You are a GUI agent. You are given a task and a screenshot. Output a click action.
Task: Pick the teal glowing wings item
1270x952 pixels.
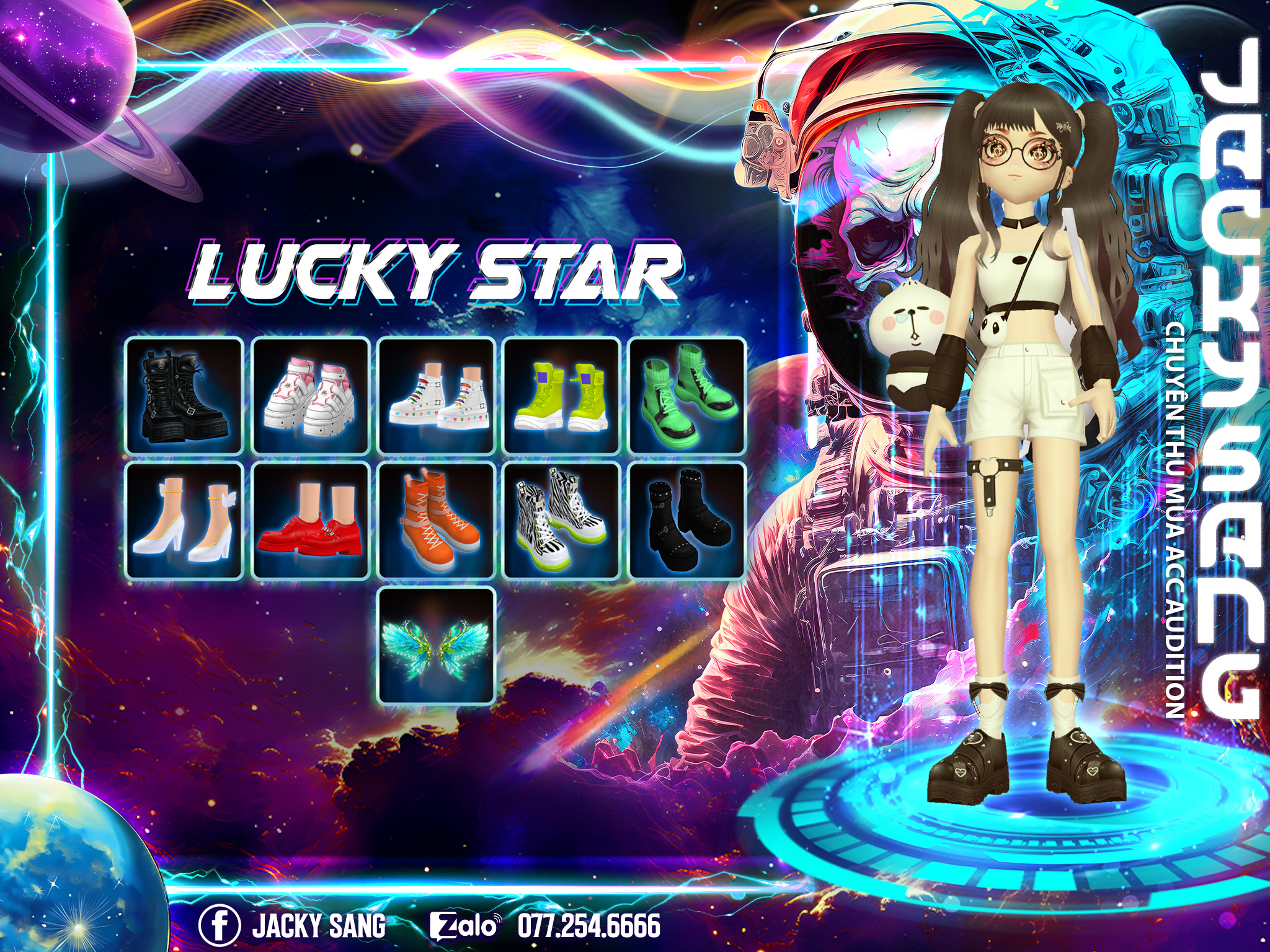coord(437,646)
